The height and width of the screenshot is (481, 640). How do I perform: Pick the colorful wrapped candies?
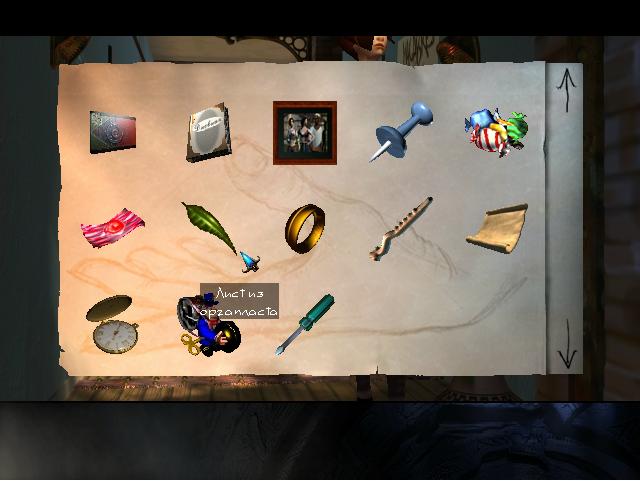[x=496, y=132]
